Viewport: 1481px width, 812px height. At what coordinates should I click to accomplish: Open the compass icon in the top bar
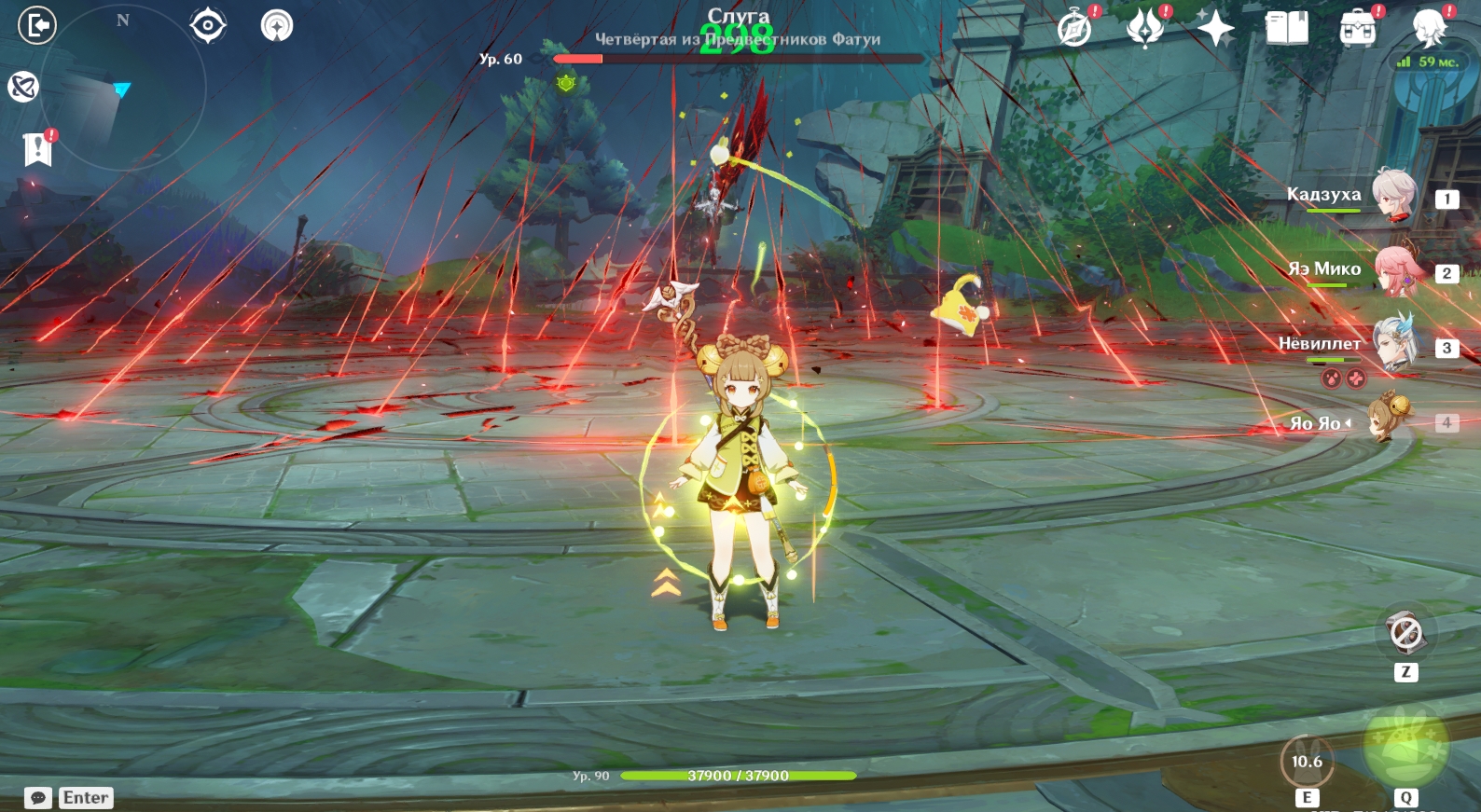click(1074, 29)
